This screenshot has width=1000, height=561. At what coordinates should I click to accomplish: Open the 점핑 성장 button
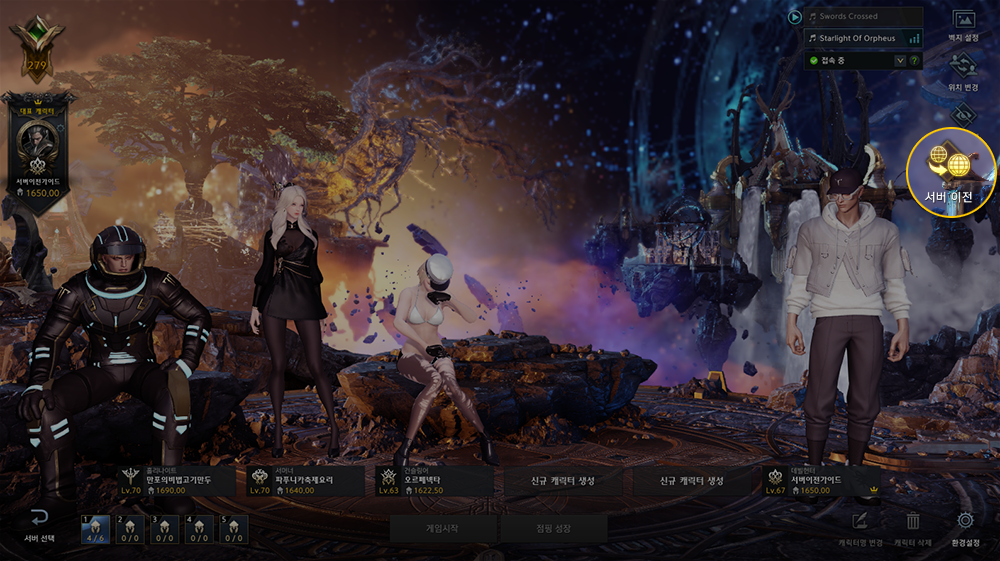(x=552, y=526)
